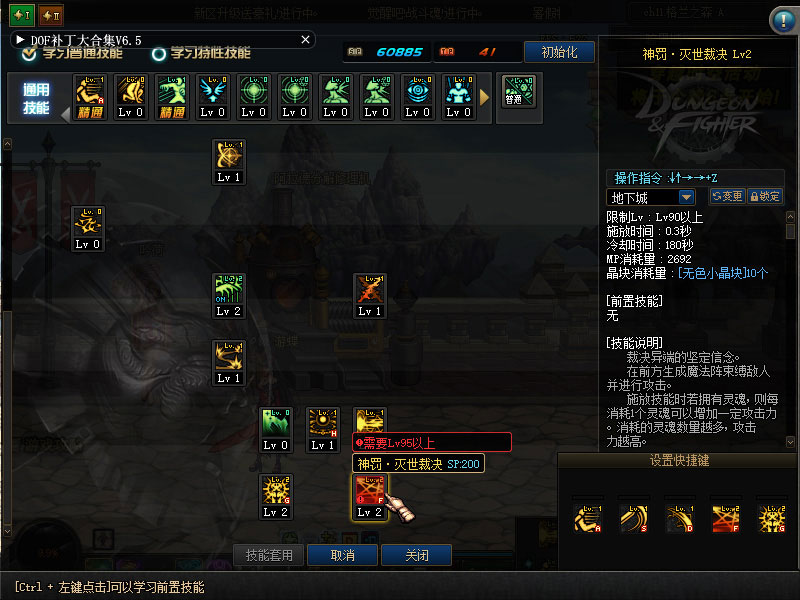
Task: Toggle the 锁定 lock button
Action: [x=765, y=197]
